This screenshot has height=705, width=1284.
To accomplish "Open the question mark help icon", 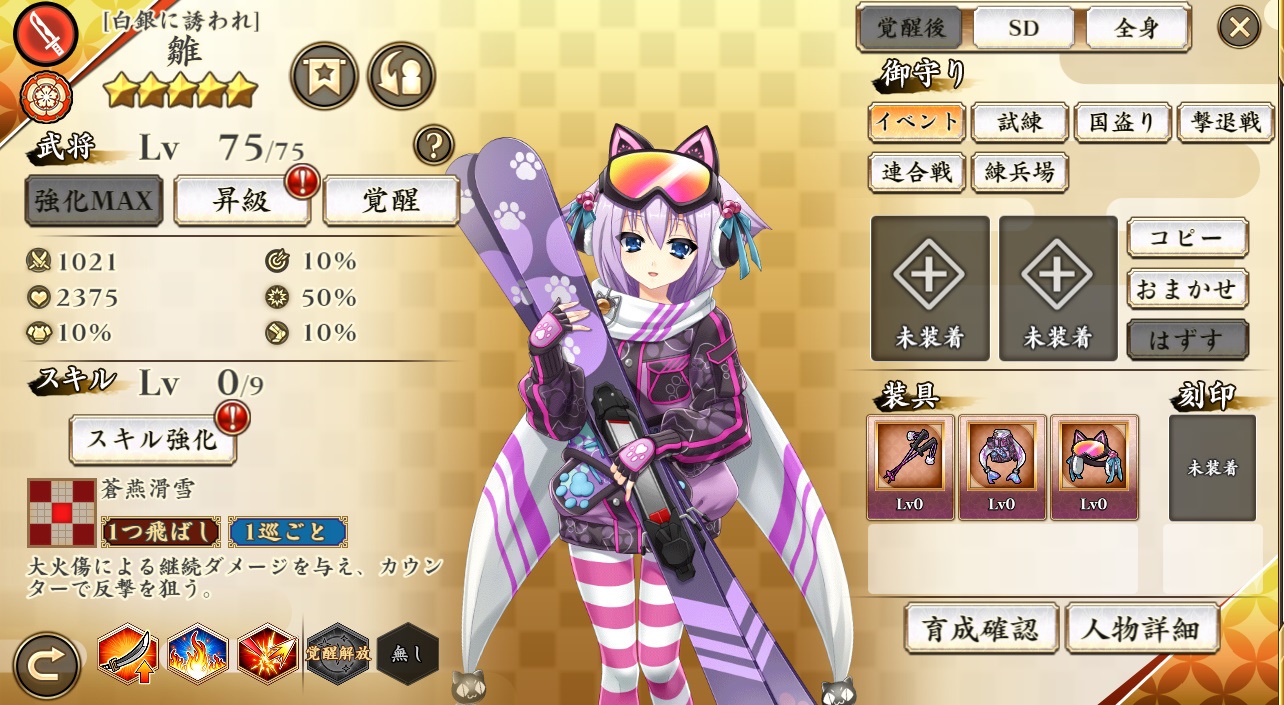I will [434, 145].
